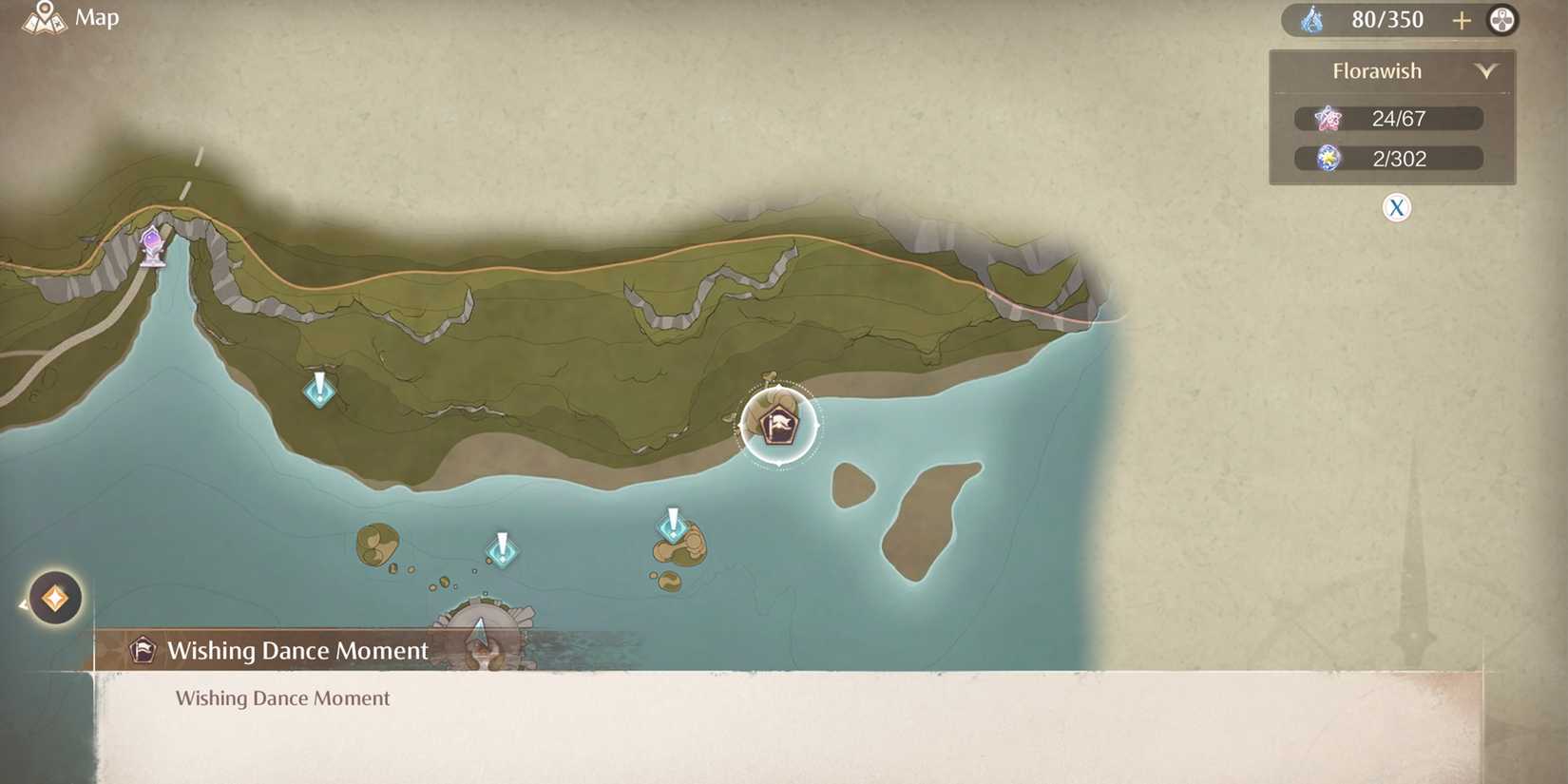1568x784 pixels.
Task: Toggle tracking of the 2/302 orb collectibles
Action: [1387, 158]
